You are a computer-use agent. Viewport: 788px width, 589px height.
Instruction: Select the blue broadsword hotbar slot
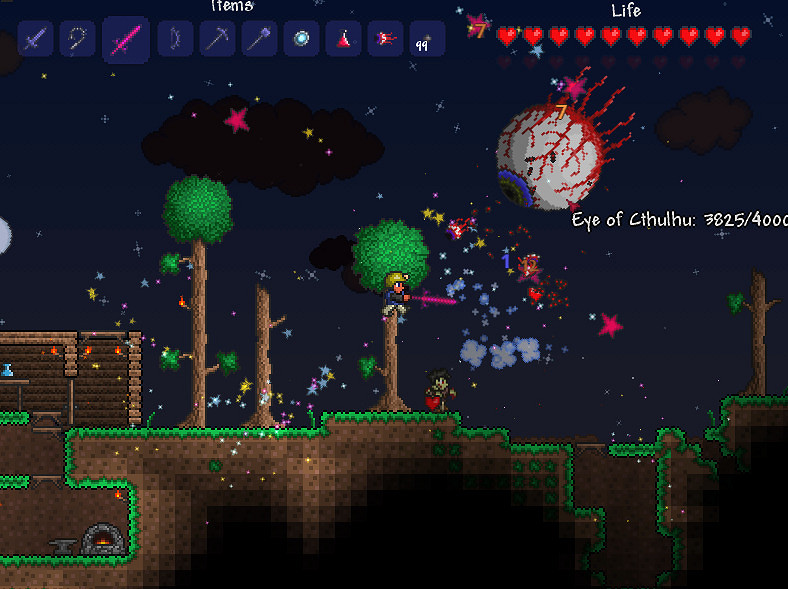35,40
